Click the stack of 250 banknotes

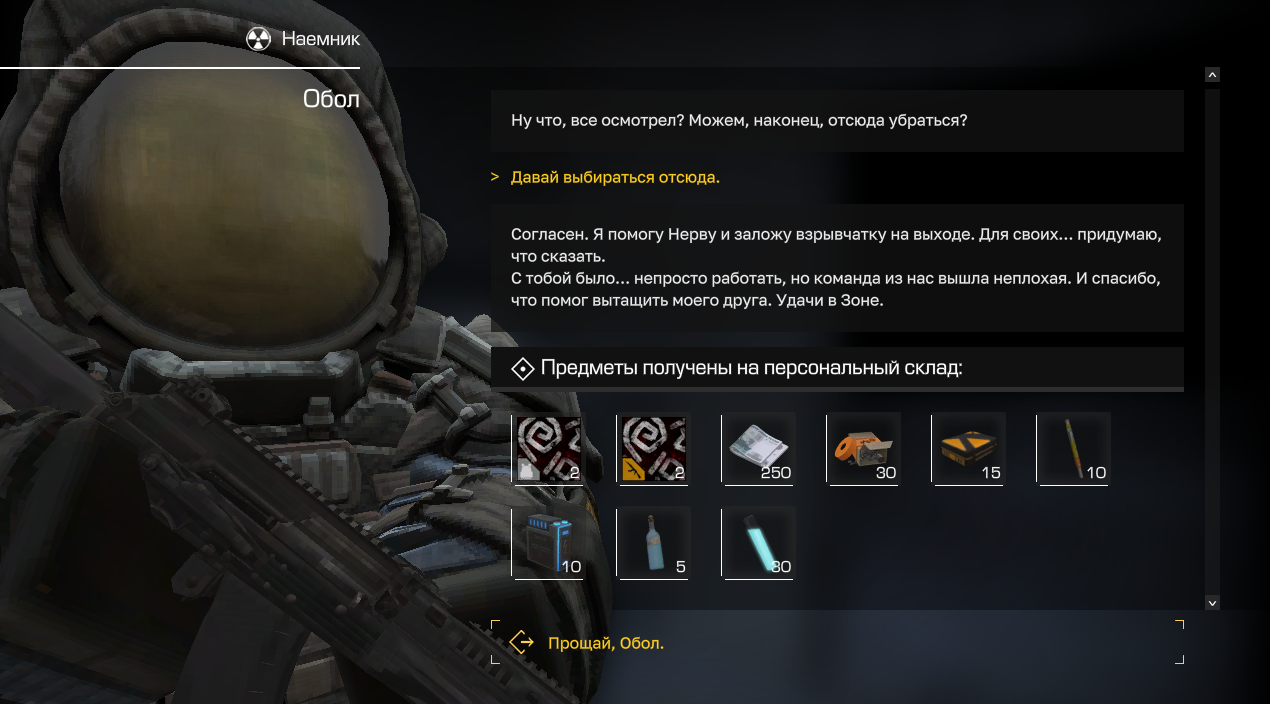(758, 448)
